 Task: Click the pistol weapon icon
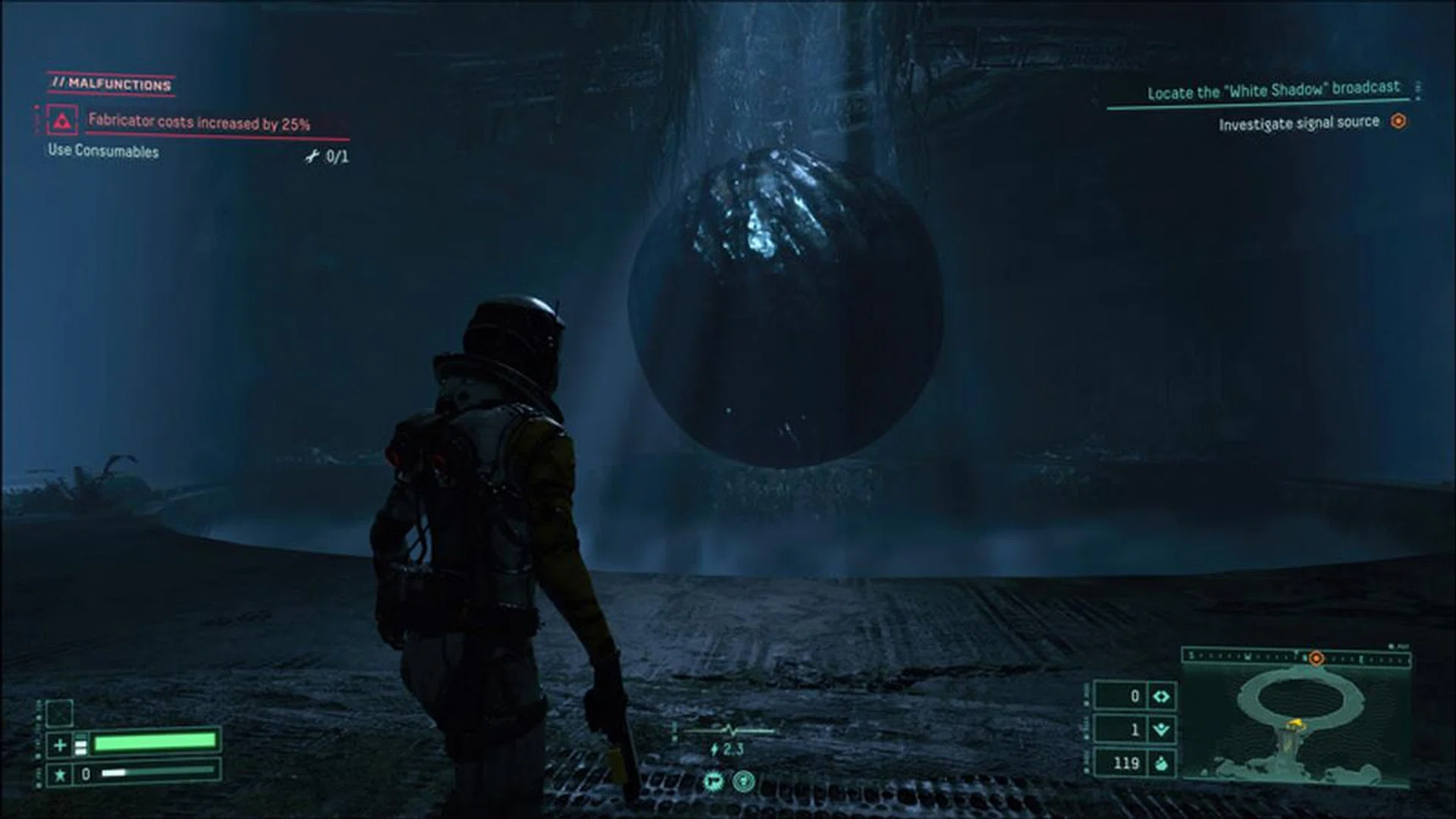click(712, 780)
